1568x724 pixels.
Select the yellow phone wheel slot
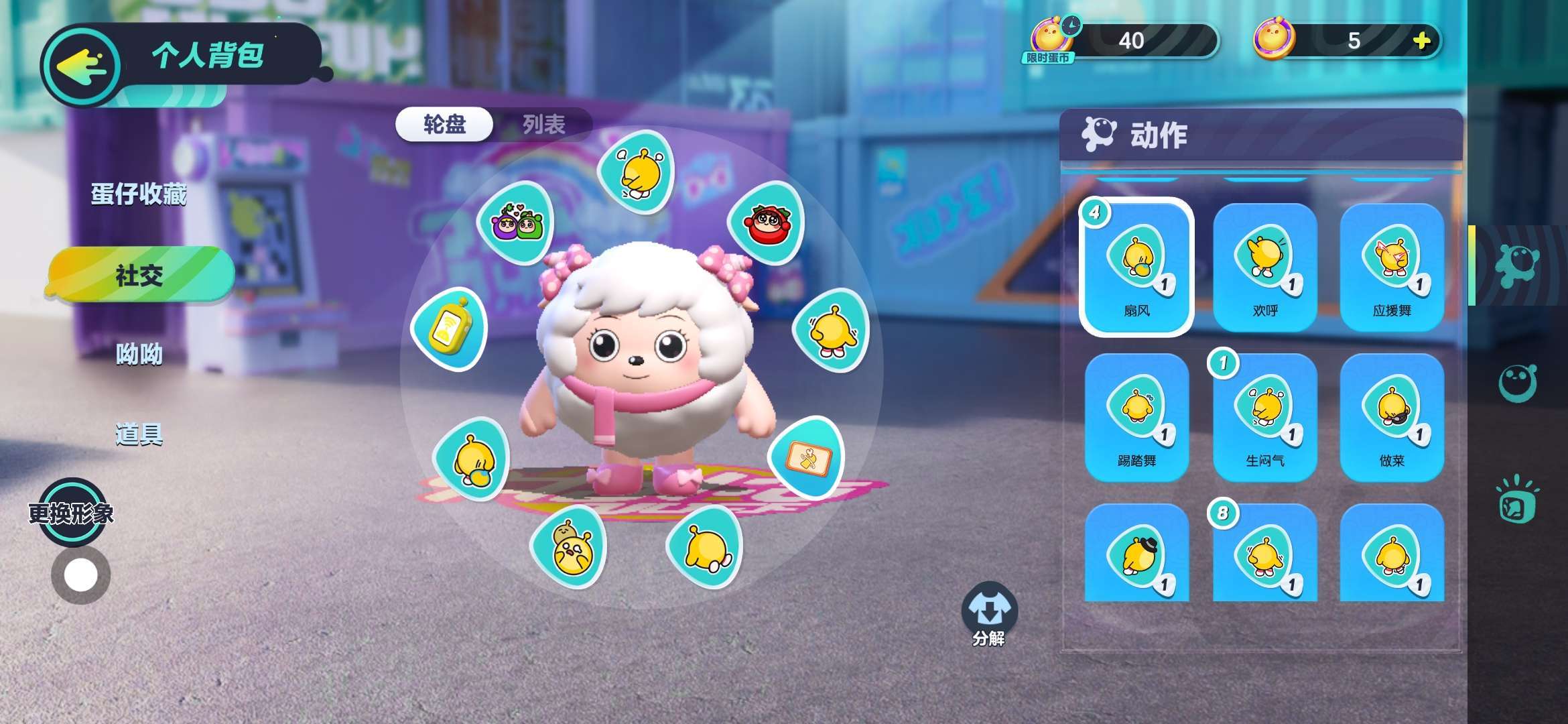tap(449, 329)
